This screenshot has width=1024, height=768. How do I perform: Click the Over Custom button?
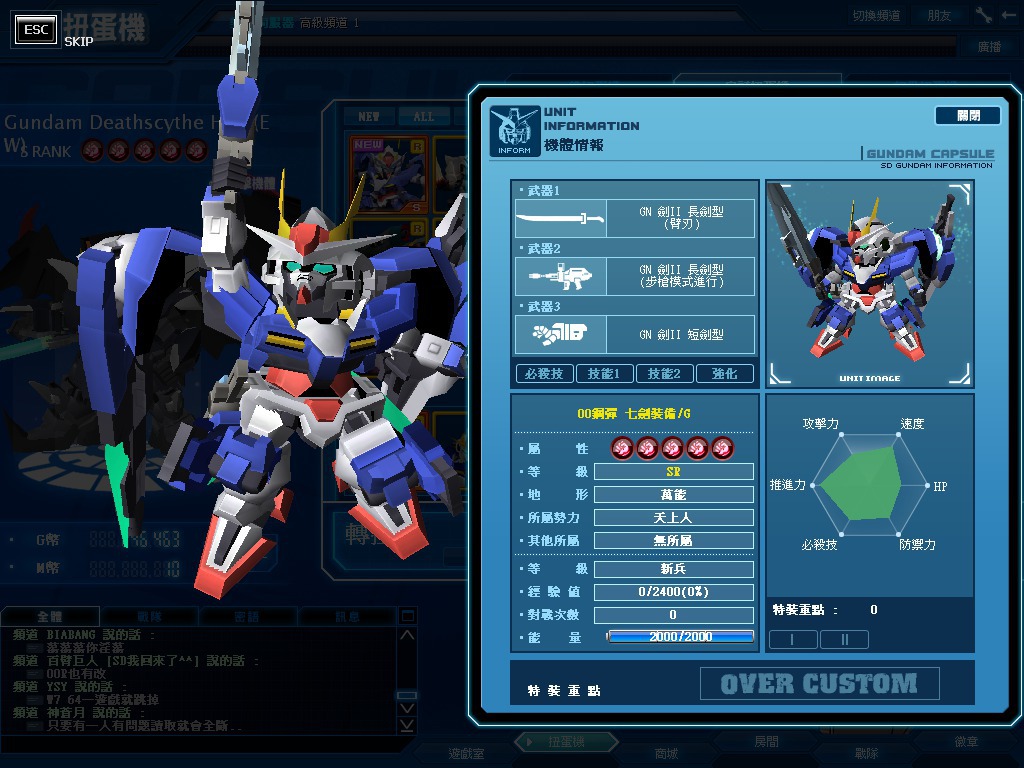[x=819, y=684]
